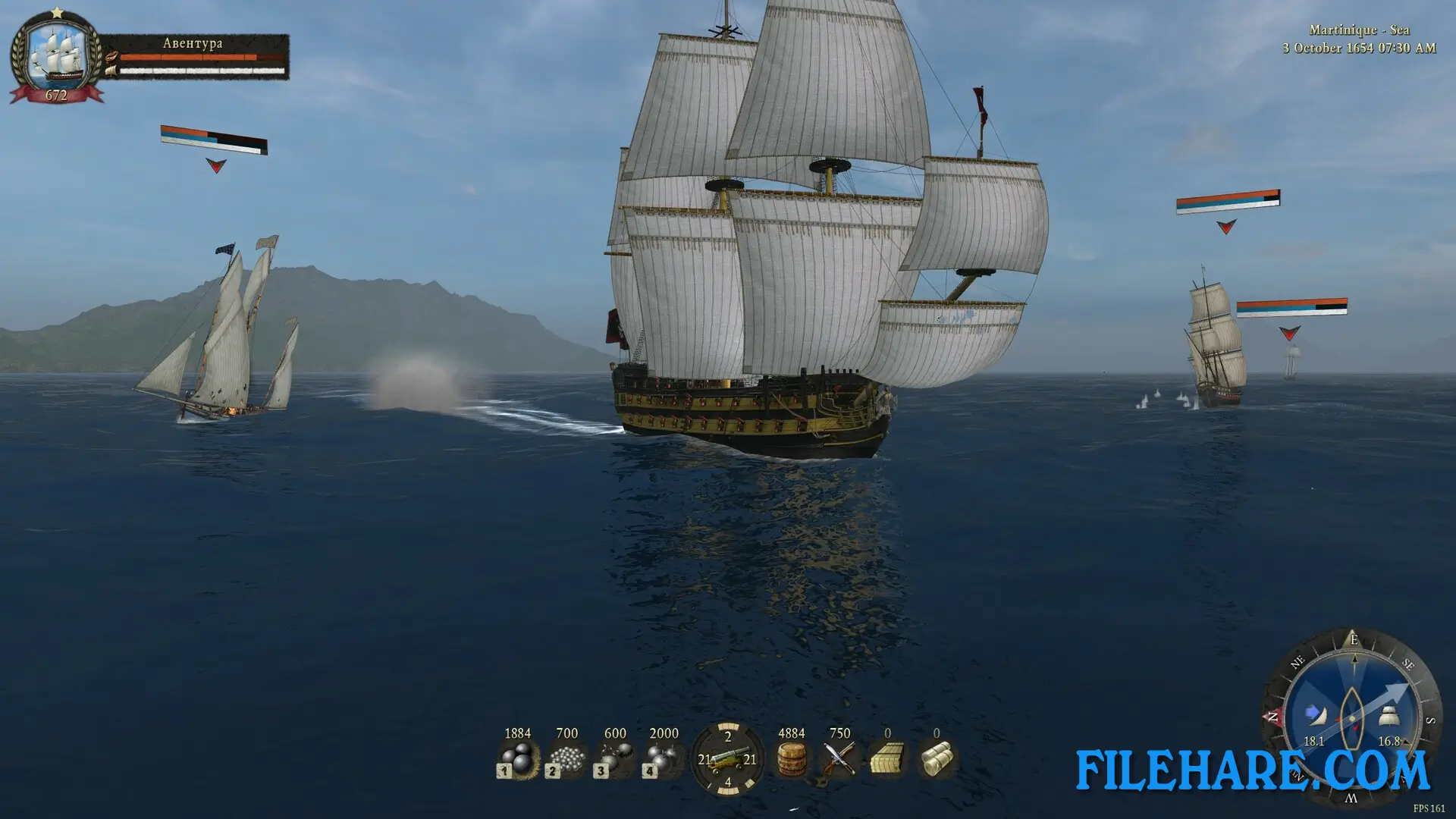The height and width of the screenshot is (819, 1456).
Task: Click the wind speed sail icon on compass
Action: [x=1314, y=715]
